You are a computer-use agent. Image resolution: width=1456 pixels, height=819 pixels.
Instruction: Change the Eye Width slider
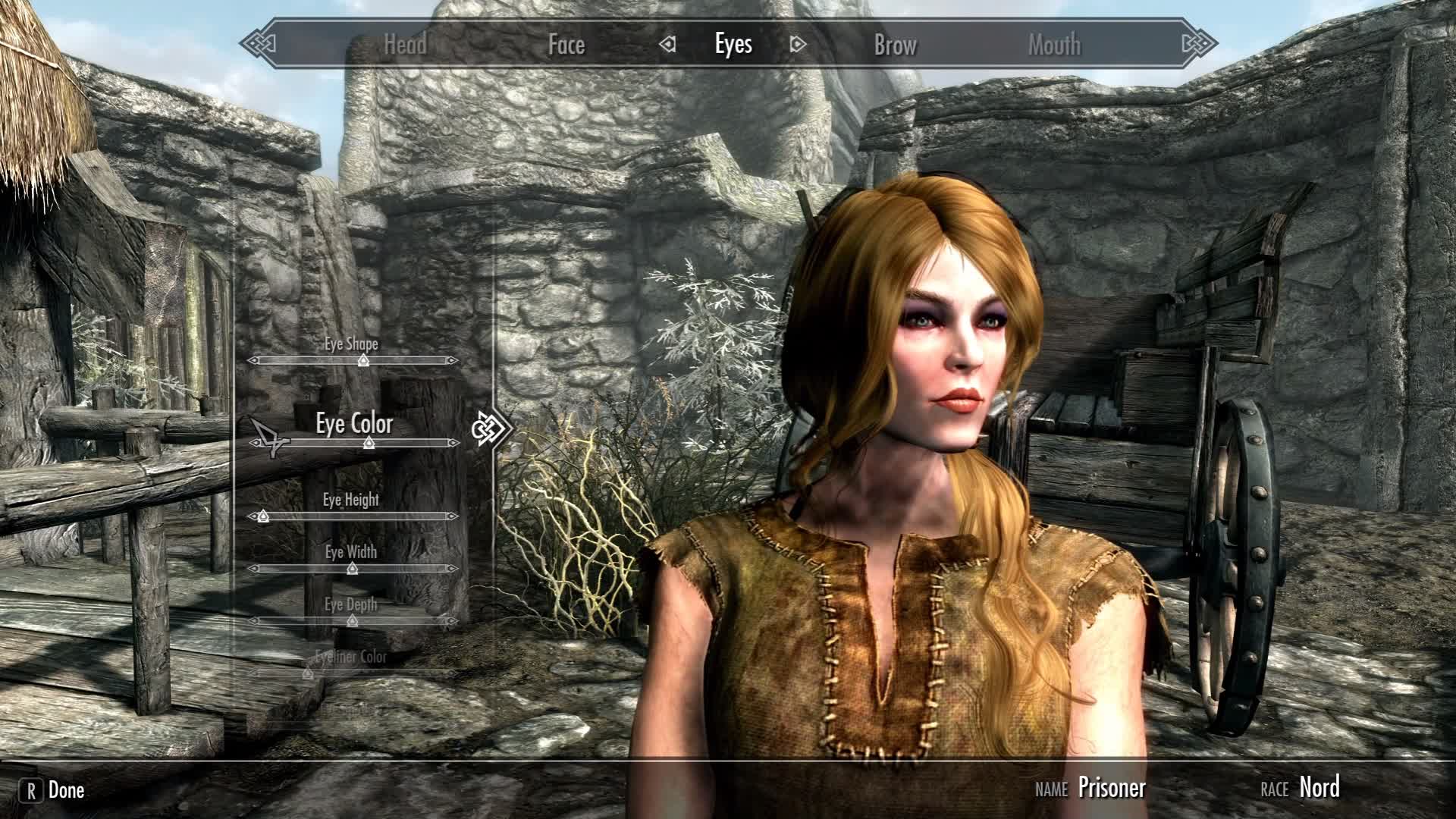[x=352, y=569]
